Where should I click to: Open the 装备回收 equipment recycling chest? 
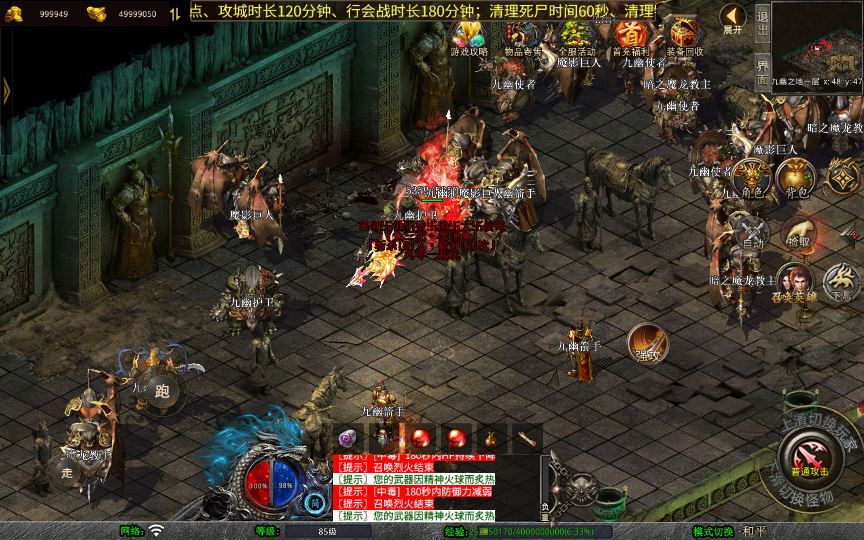click(684, 37)
